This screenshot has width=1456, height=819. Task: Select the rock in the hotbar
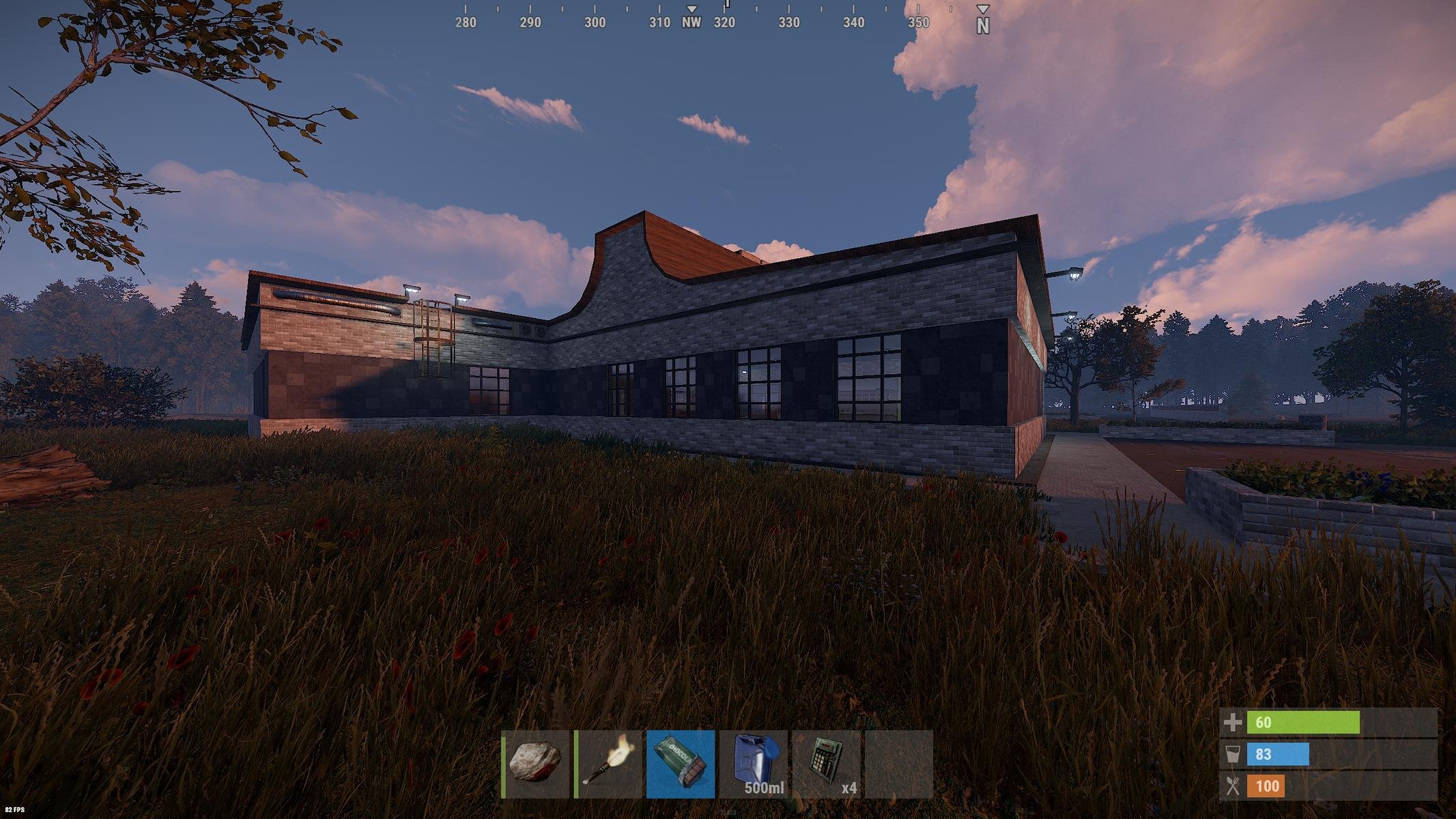(536, 764)
